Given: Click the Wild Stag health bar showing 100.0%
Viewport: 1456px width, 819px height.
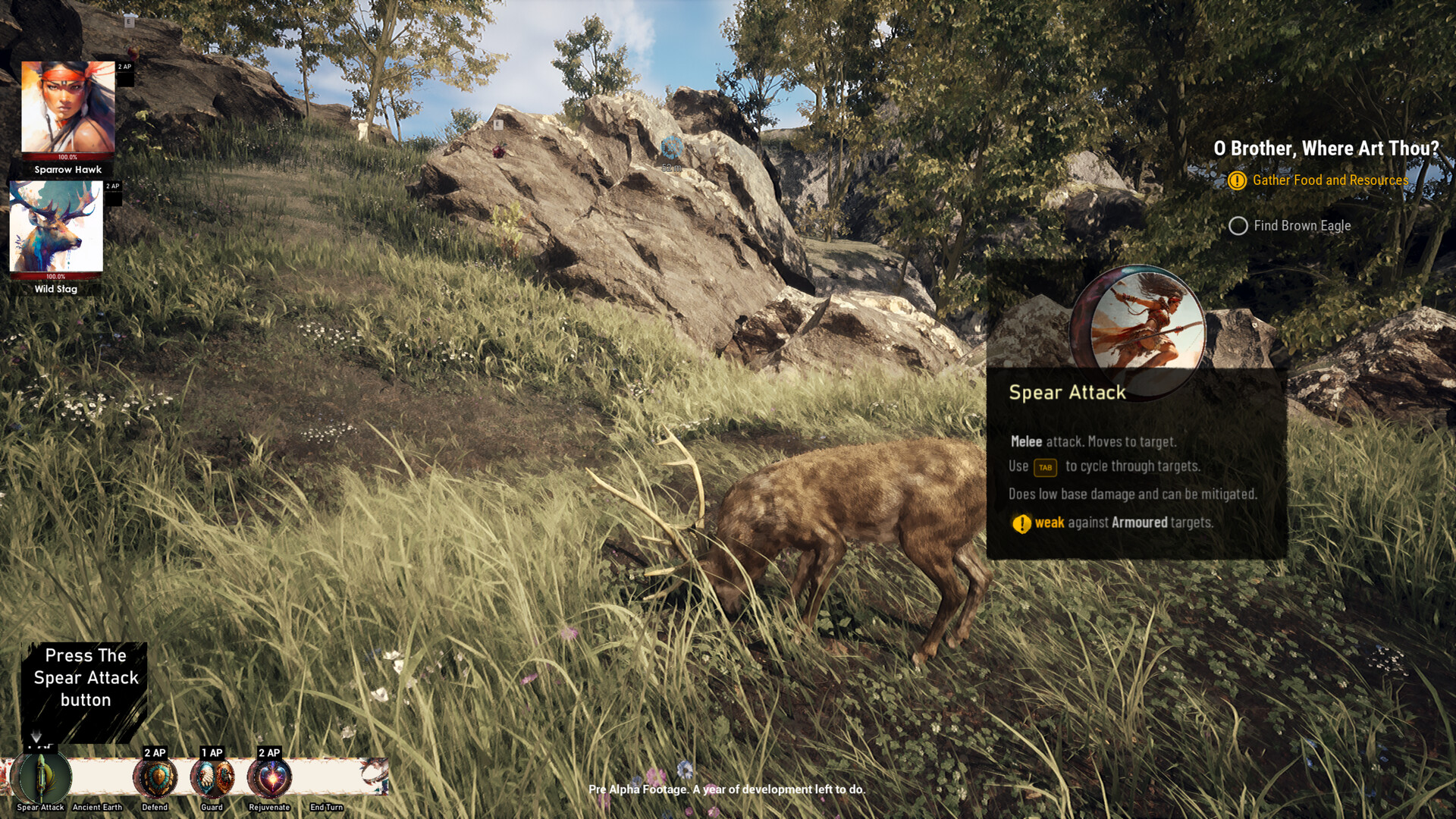Looking at the screenshot, I should 57,277.
